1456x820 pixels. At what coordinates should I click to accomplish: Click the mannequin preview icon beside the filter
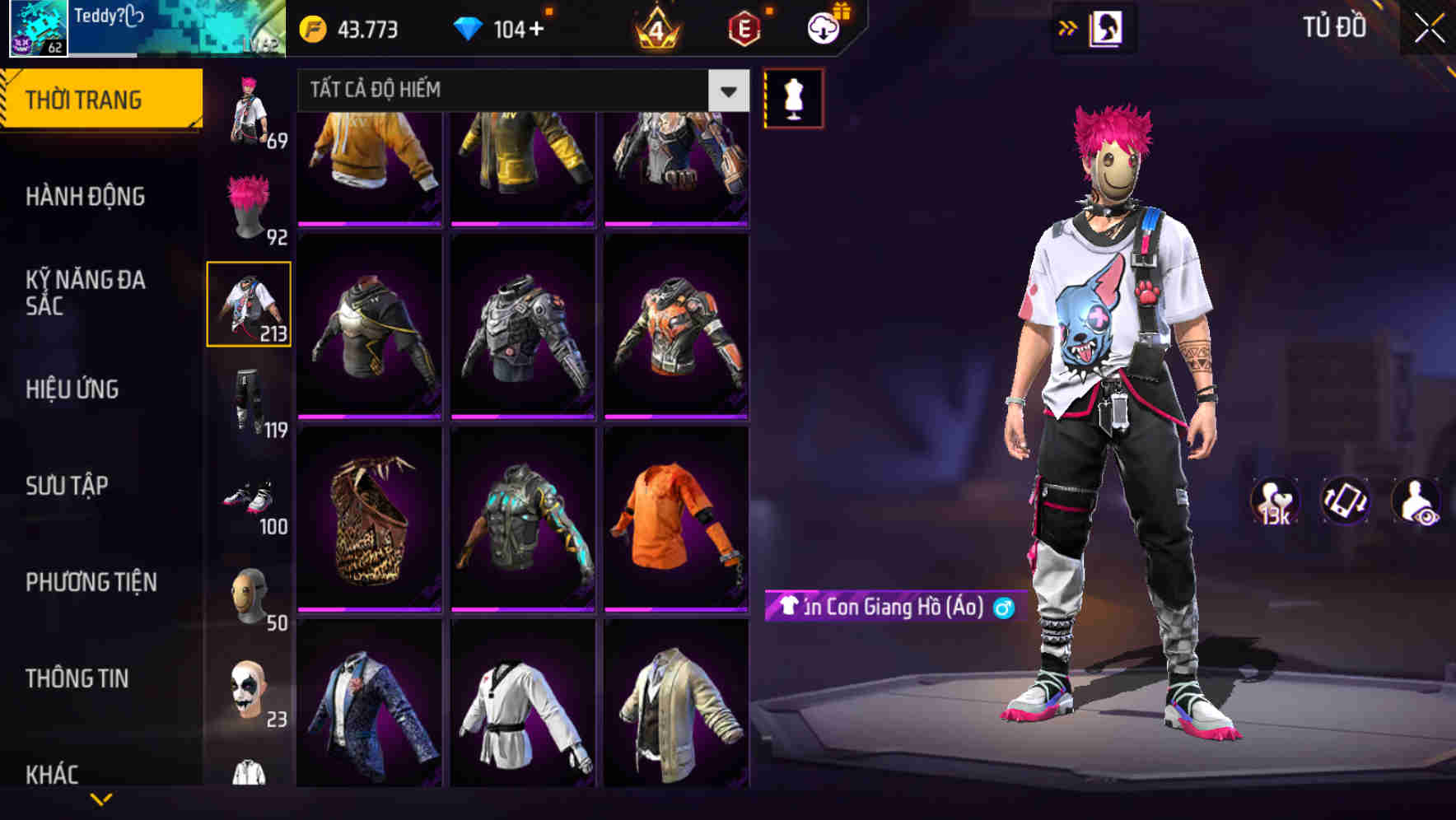coord(795,97)
